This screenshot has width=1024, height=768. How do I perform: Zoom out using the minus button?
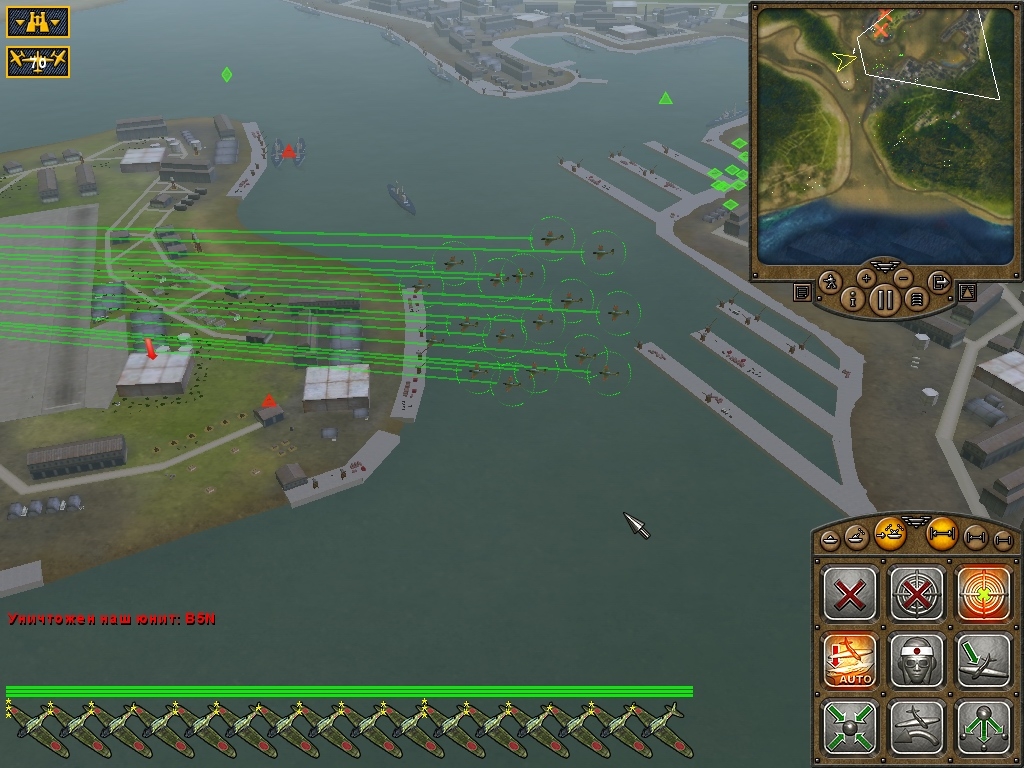tap(903, 278)
